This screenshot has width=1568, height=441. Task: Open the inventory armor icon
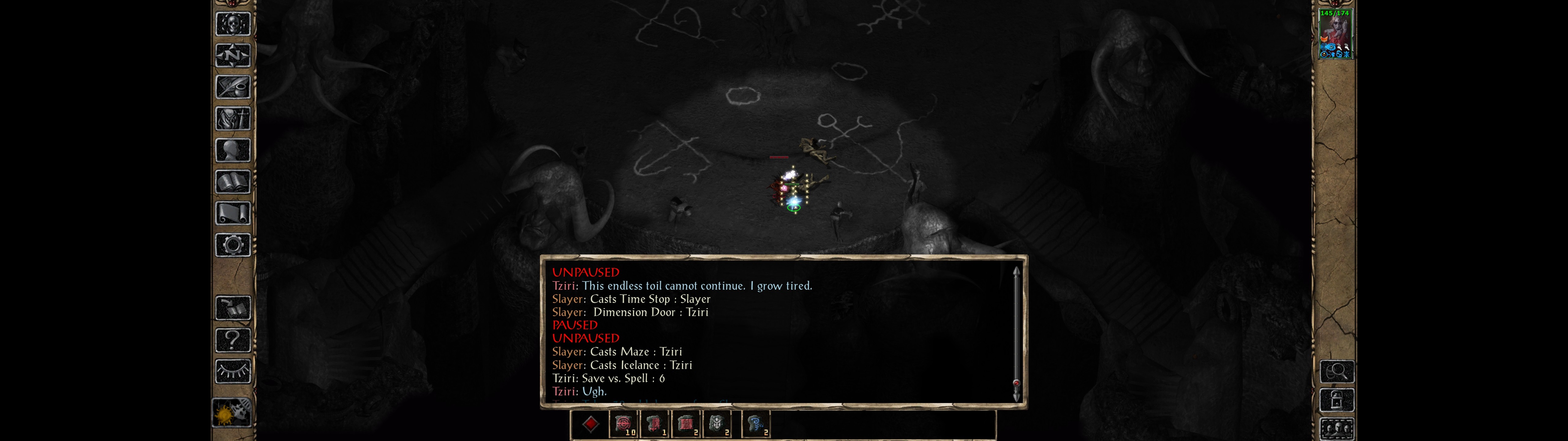pyautogui.click(x=232, y=118)
